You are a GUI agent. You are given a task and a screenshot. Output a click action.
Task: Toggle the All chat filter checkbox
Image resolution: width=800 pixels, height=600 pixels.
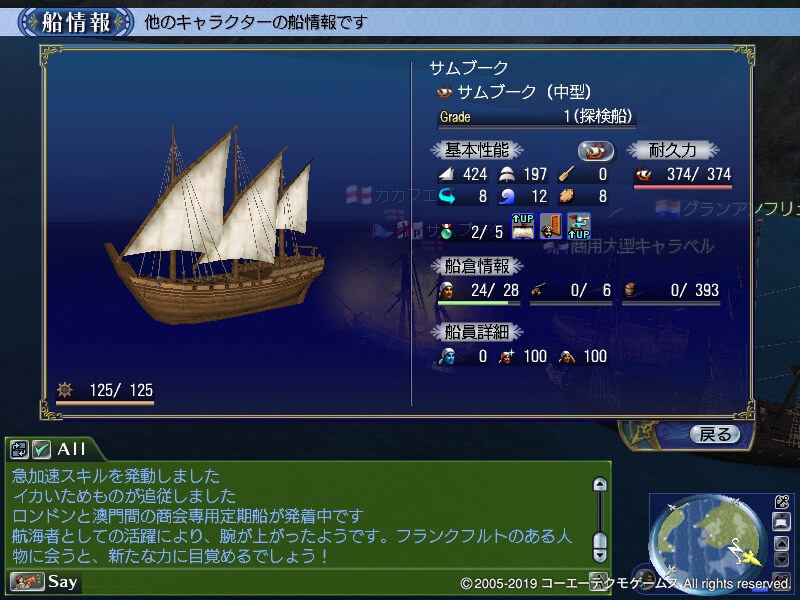(x=42, y=449)
